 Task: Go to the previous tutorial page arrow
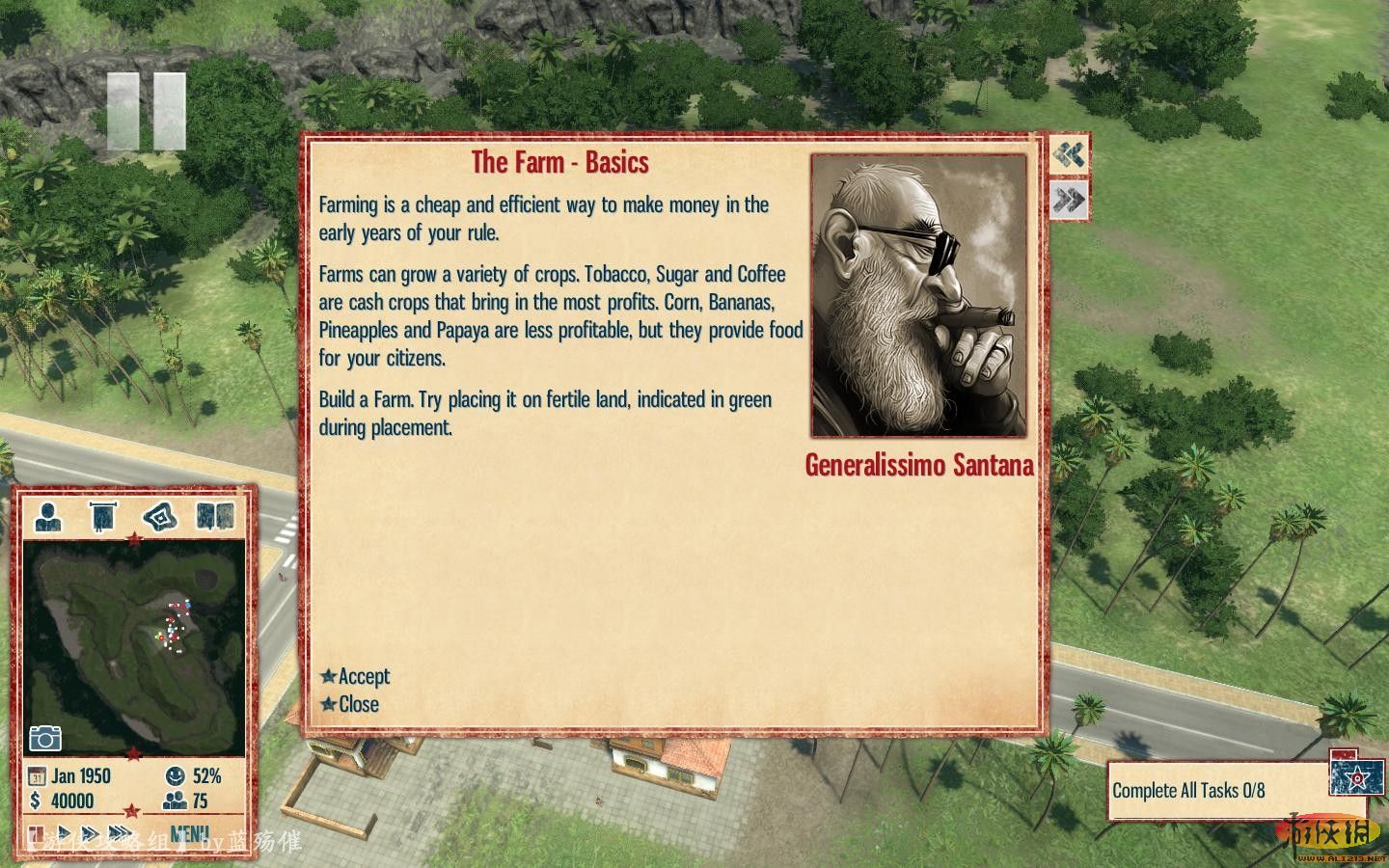(1069, 154)
